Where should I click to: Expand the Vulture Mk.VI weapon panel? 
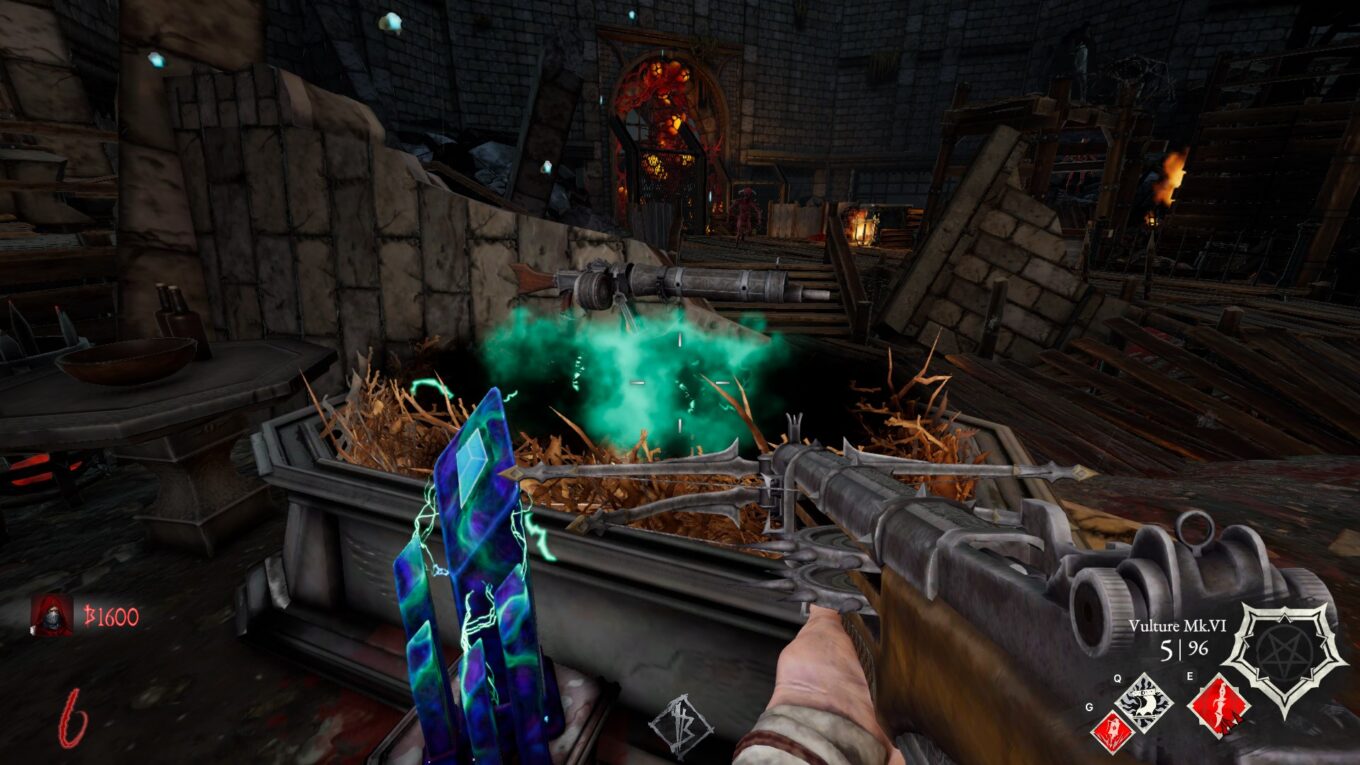point(1179,625)
